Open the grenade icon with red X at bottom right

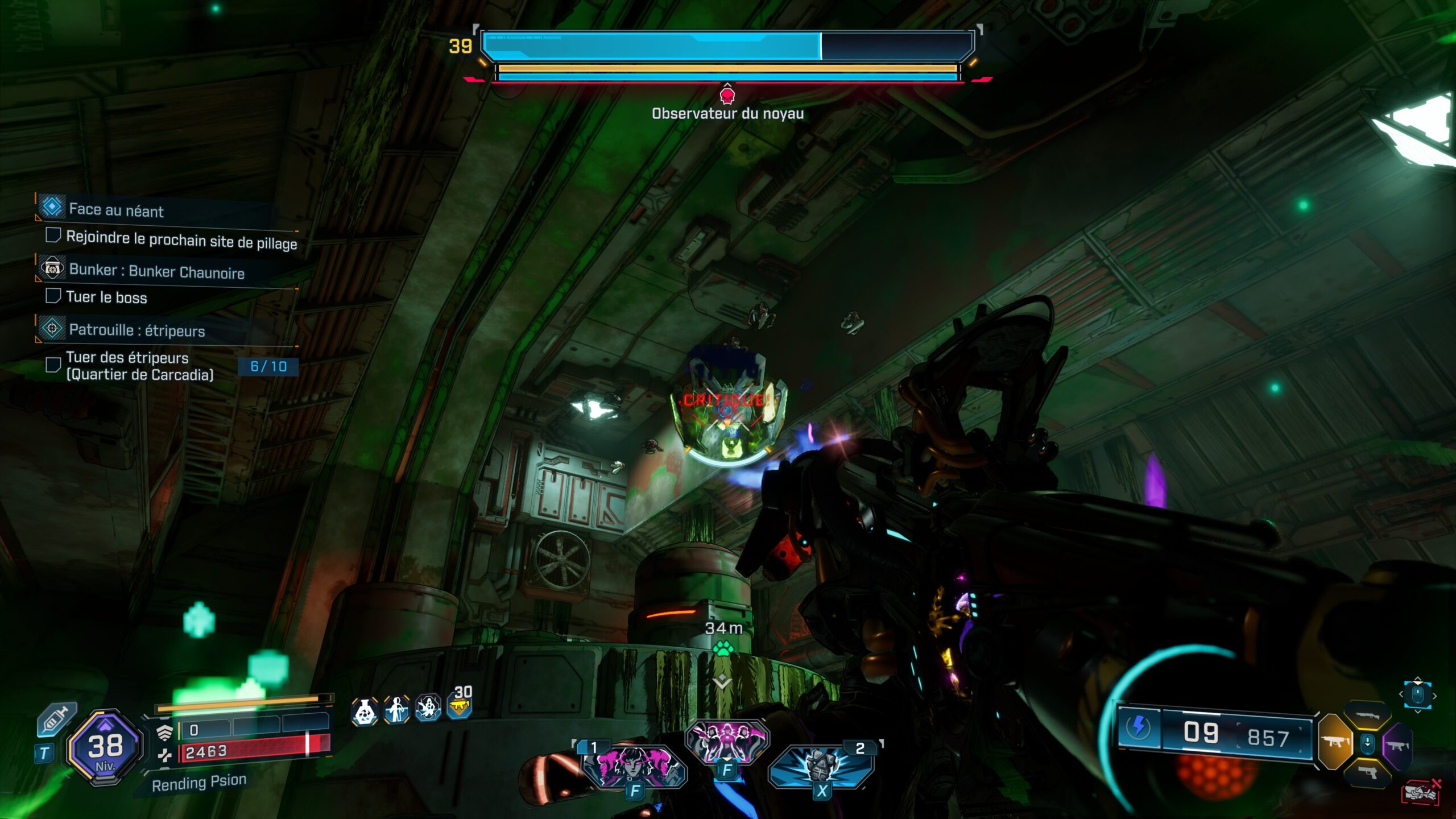[1421, 792]
